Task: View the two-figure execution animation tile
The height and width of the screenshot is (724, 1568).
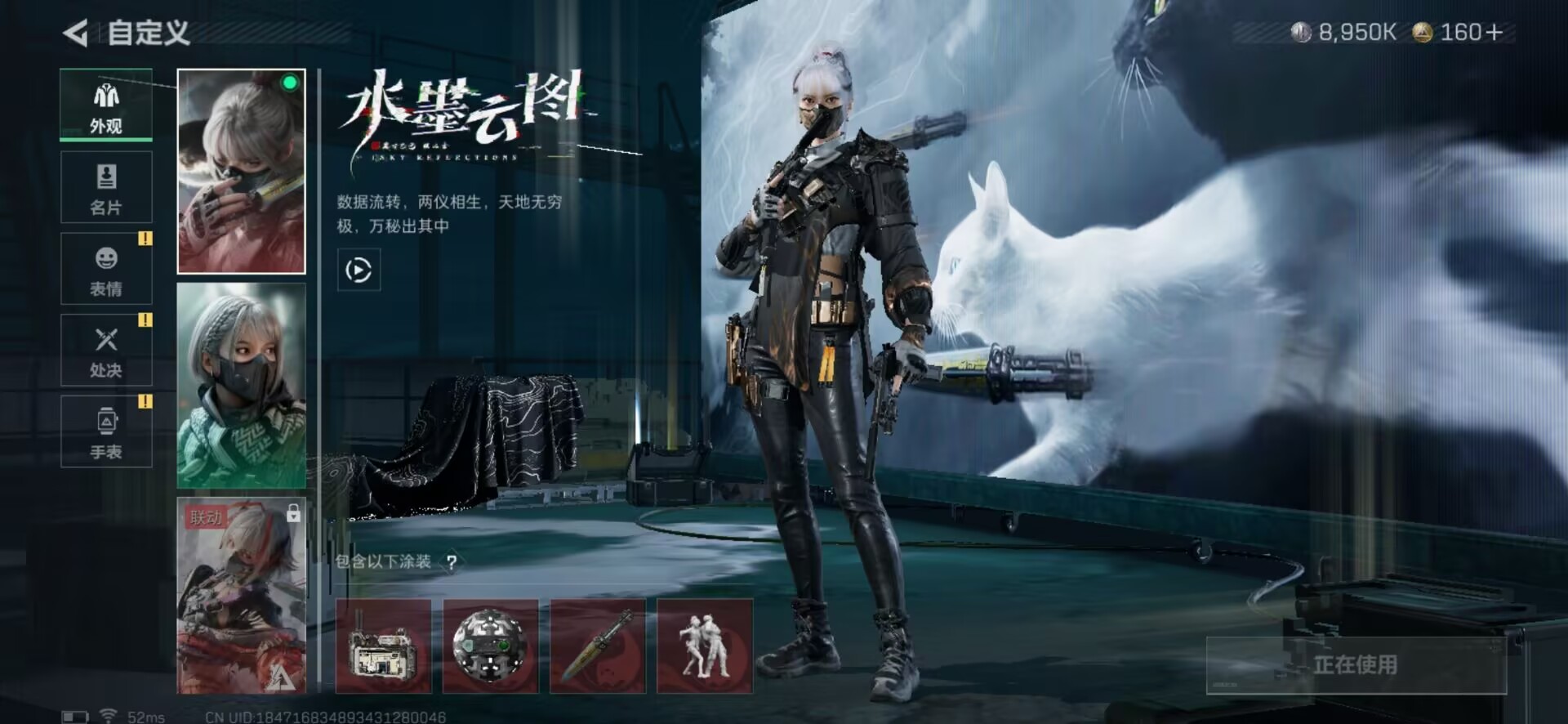Action: point(705,646)
